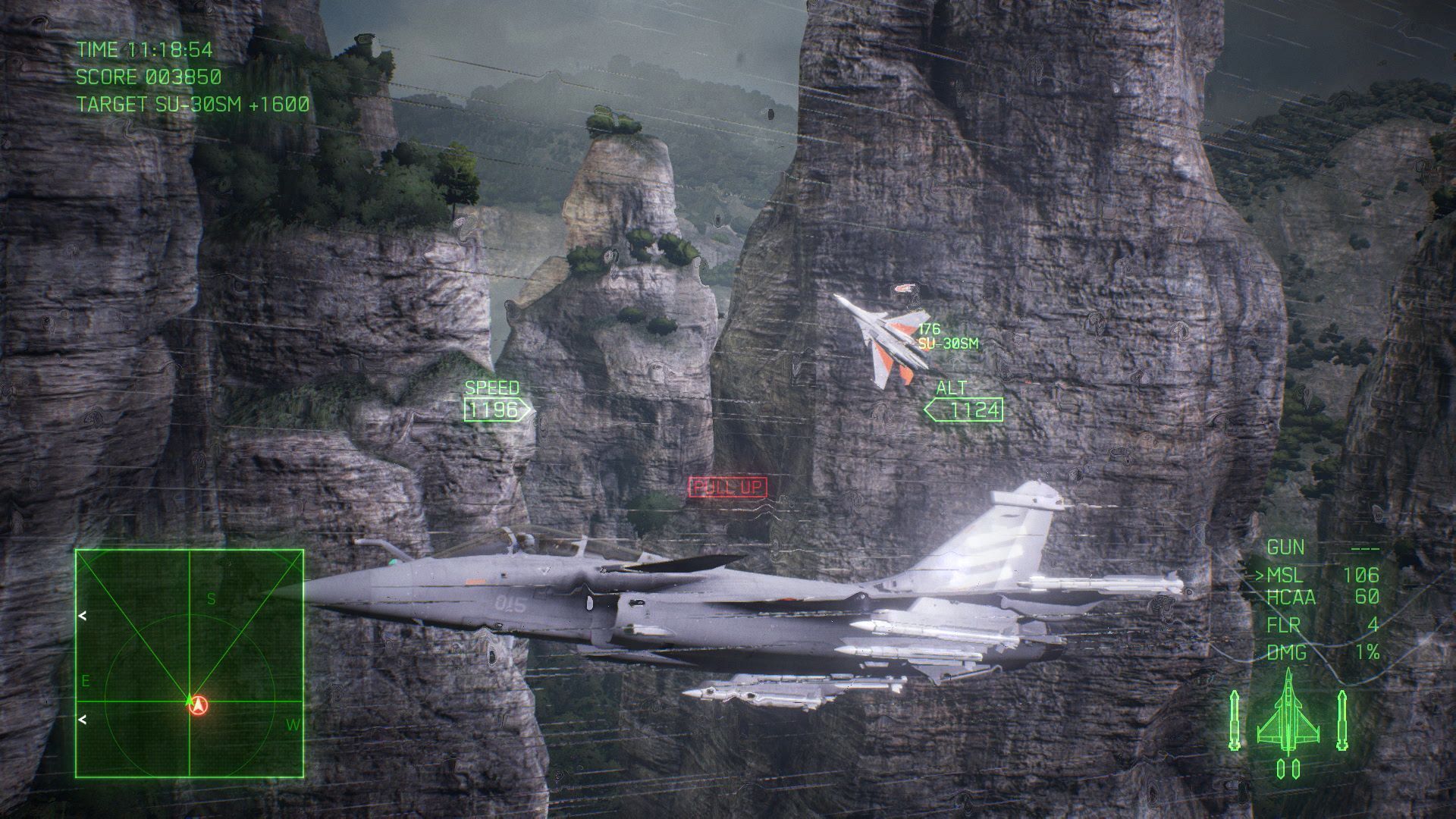Click the SCORE 003850 readout
Viewport: 1456px width, 819px height.
pos(147,77)
